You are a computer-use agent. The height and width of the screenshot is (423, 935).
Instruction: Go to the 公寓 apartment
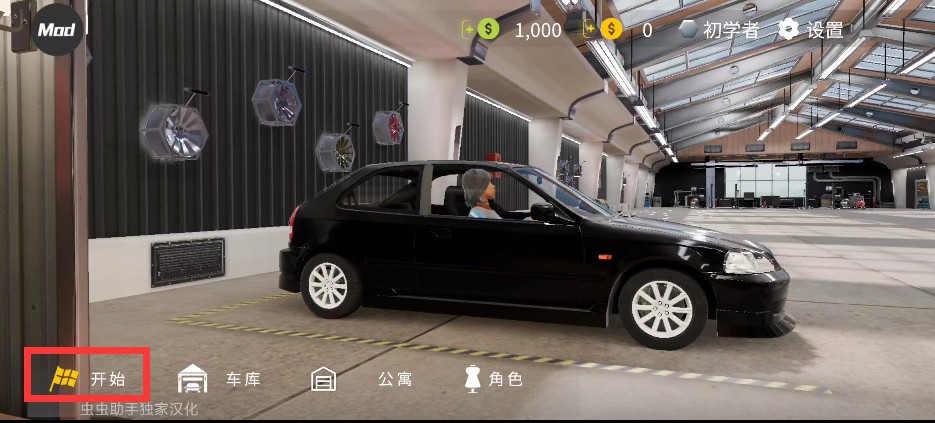coord(362,379)
